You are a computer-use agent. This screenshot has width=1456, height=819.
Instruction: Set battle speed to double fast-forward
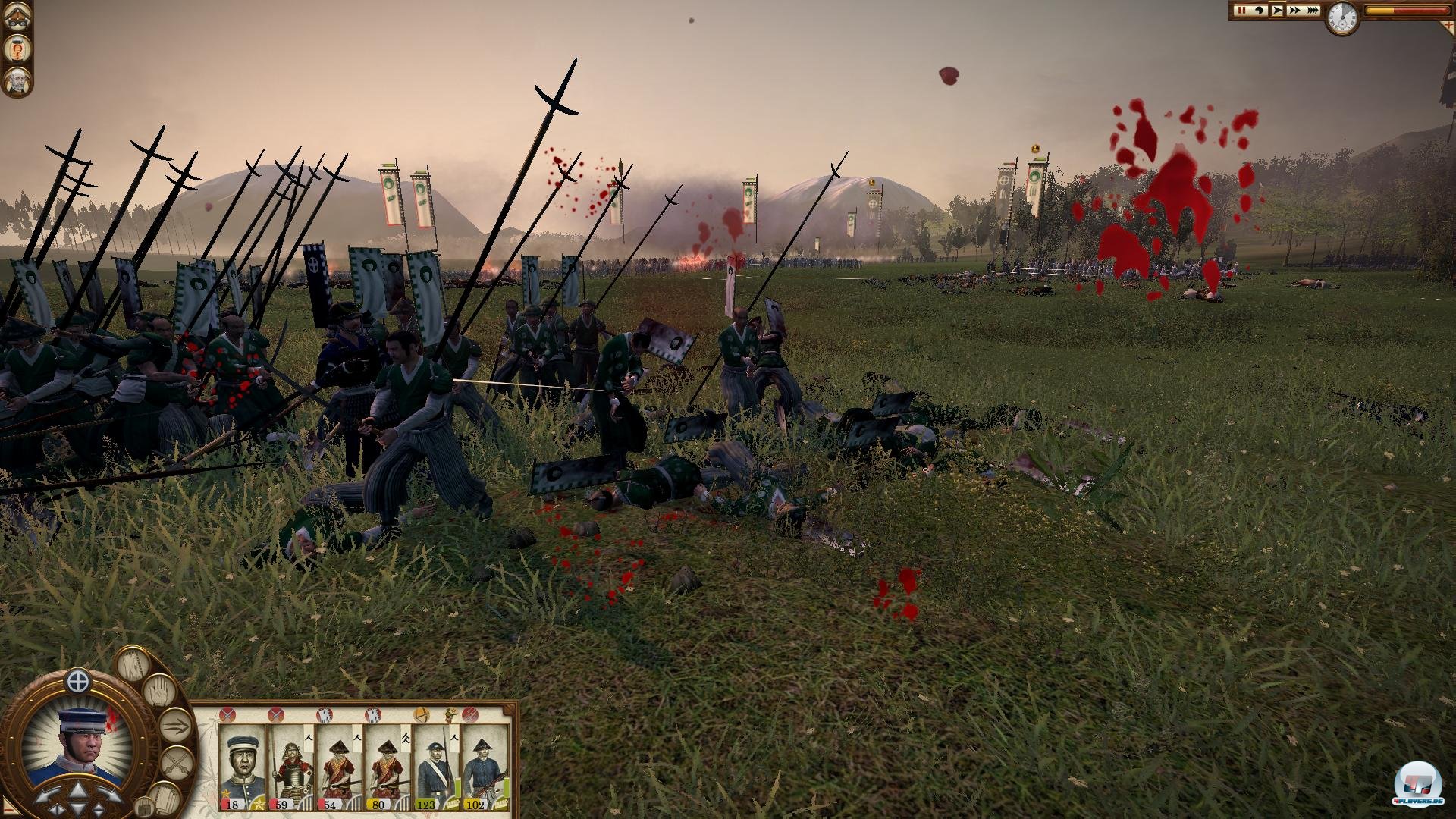pos(1294,11)
